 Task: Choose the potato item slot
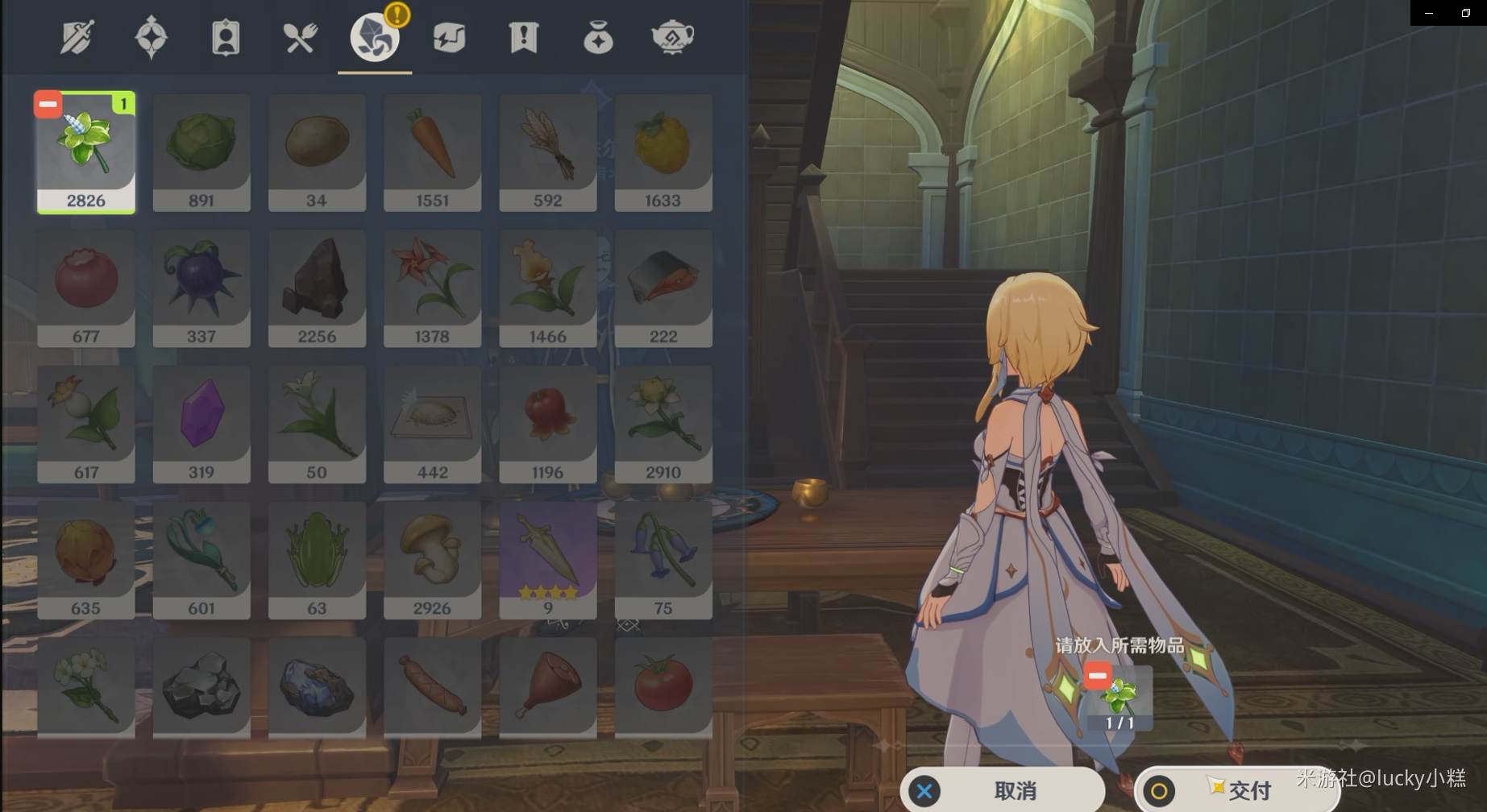point(317,152)
